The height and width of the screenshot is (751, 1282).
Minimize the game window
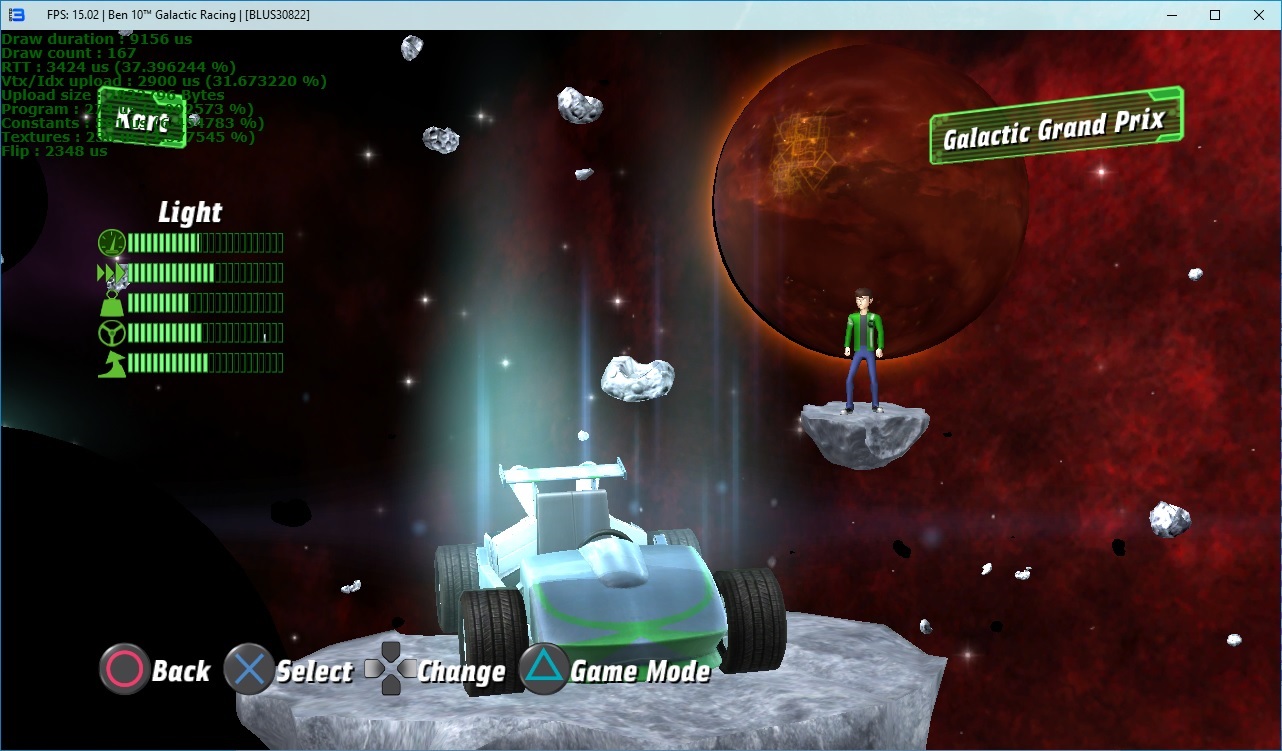[1171, 15]
